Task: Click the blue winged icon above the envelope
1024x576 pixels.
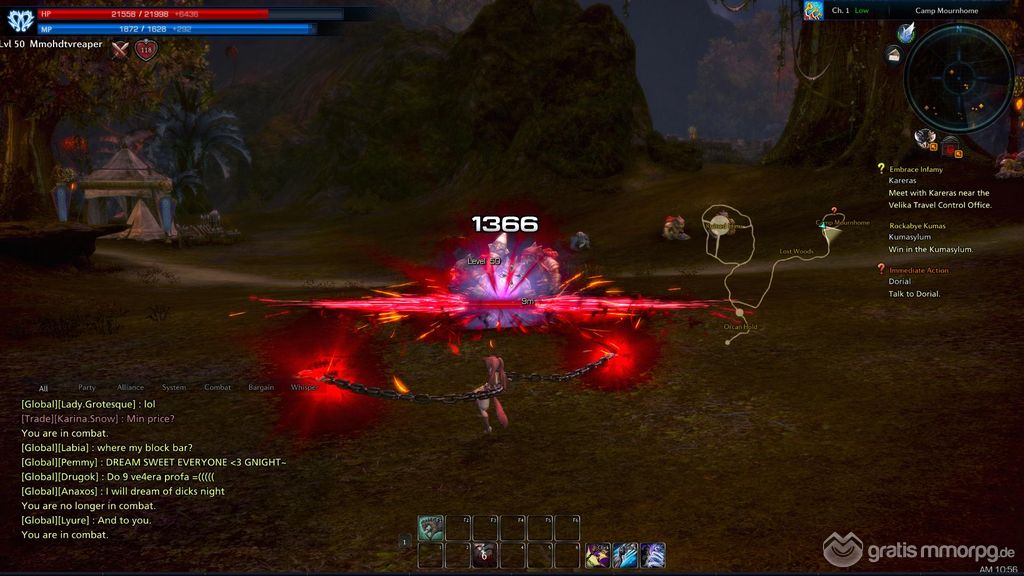Action: click(906, 32)
